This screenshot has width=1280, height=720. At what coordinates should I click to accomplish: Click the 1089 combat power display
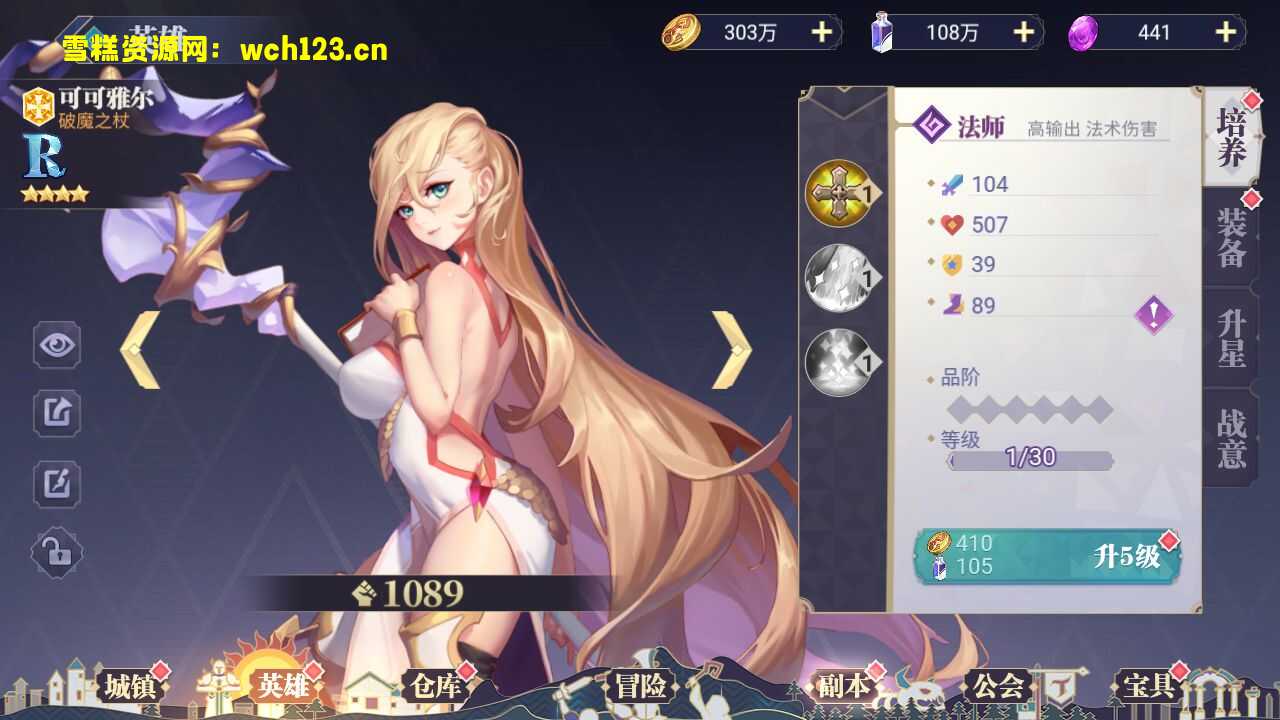tap(411, 592)
